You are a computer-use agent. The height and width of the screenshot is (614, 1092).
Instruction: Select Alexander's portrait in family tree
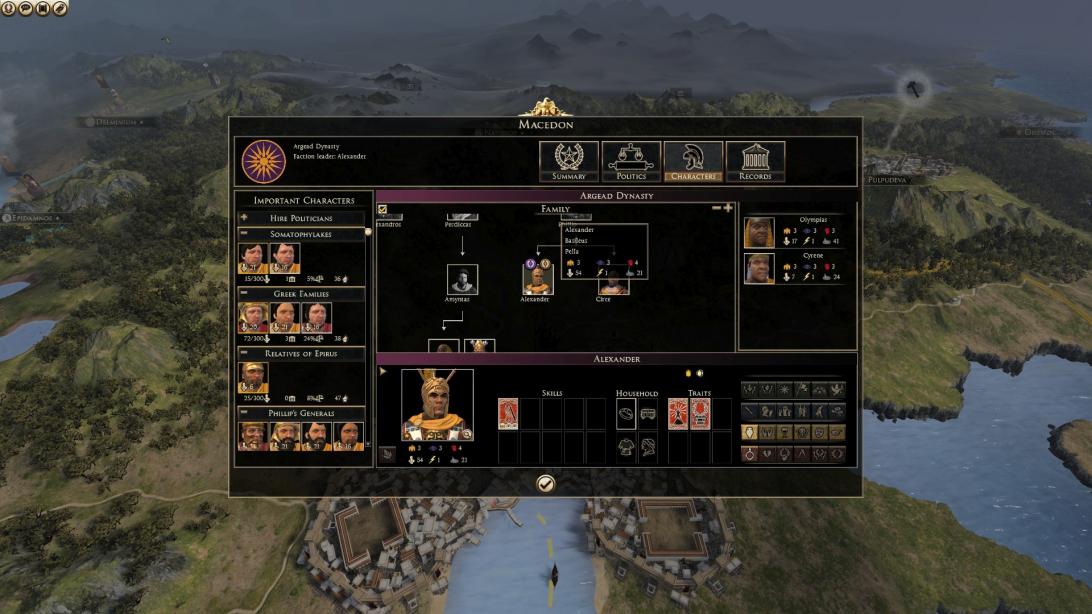pos(537,279)
